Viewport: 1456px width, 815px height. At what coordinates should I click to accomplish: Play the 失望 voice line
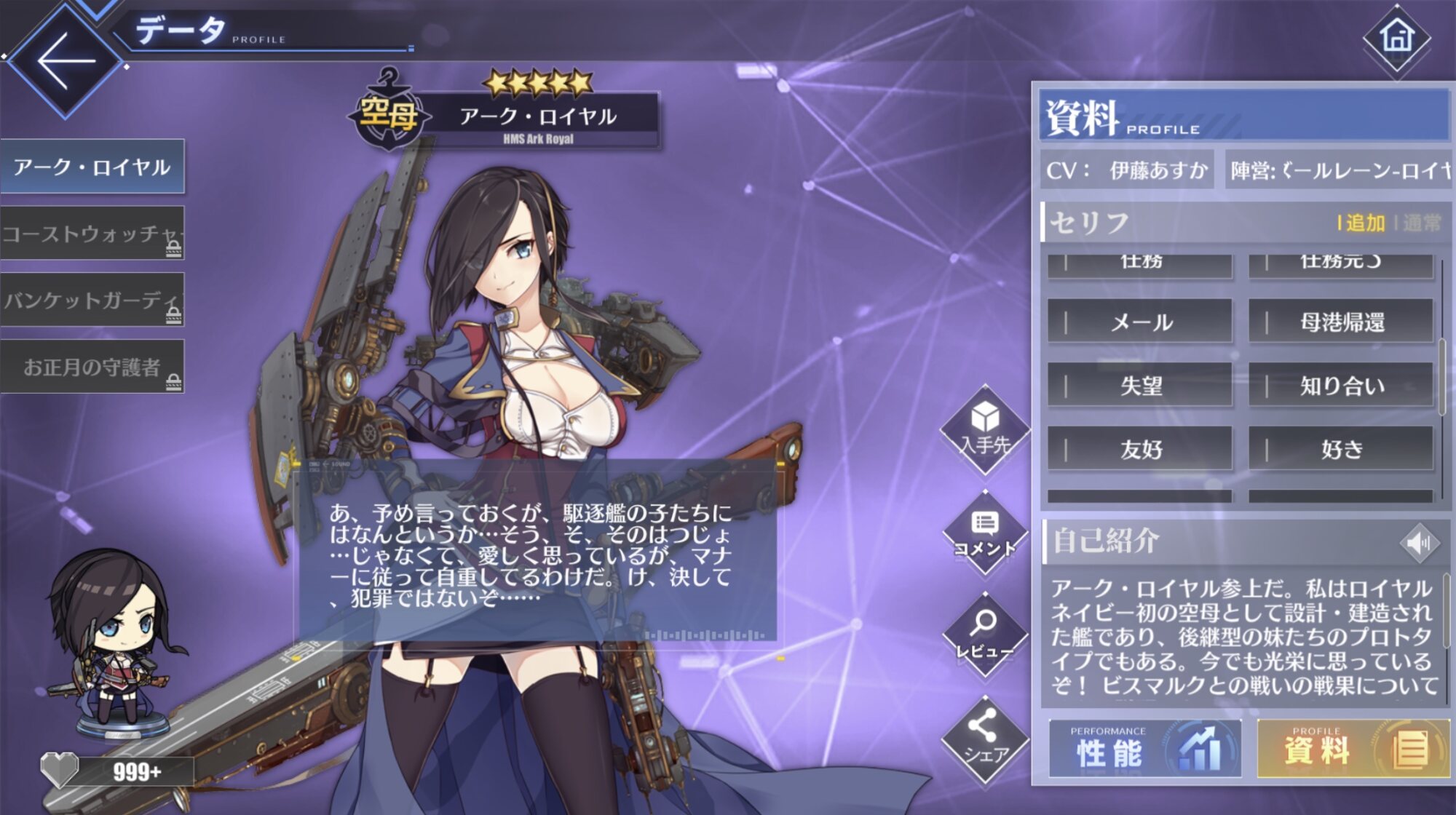click(1140, 386)
